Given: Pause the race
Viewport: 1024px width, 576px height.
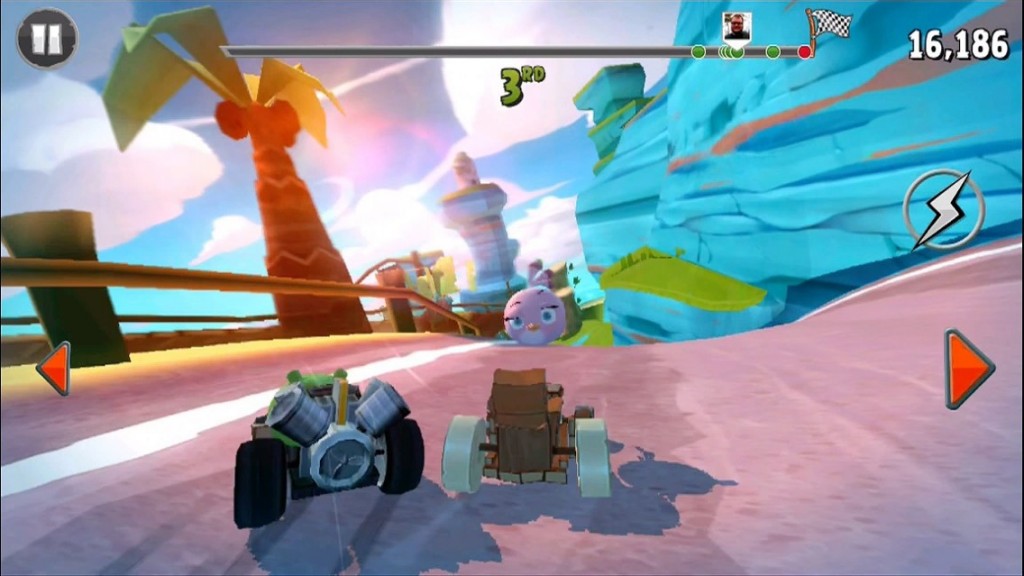Looking at the screenshot, I should [x=47, y=38].
